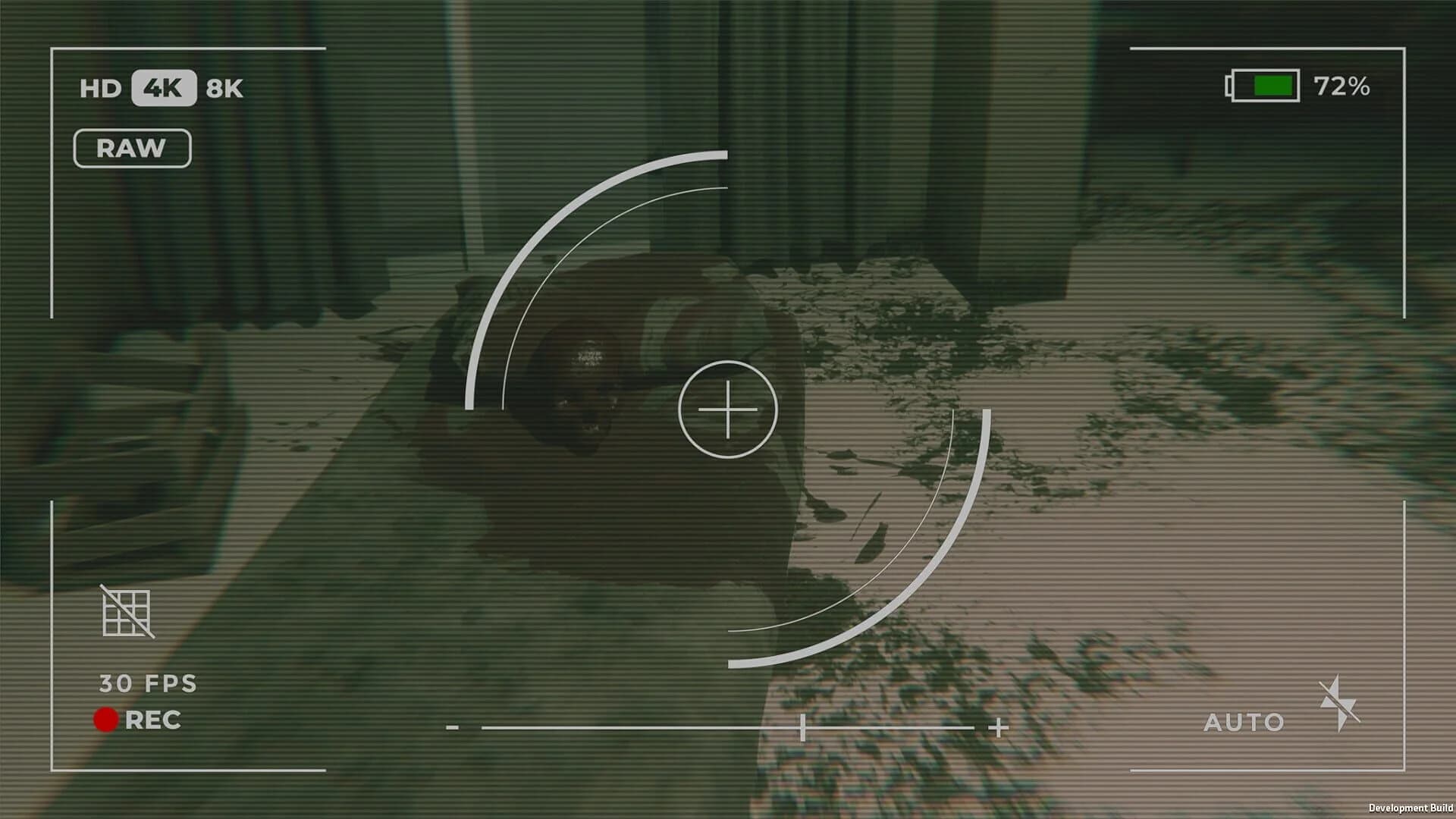This screenshot has height=819, width=1456.
Task: Toggle AUTO flash mode
Action: click(1244, 721)
